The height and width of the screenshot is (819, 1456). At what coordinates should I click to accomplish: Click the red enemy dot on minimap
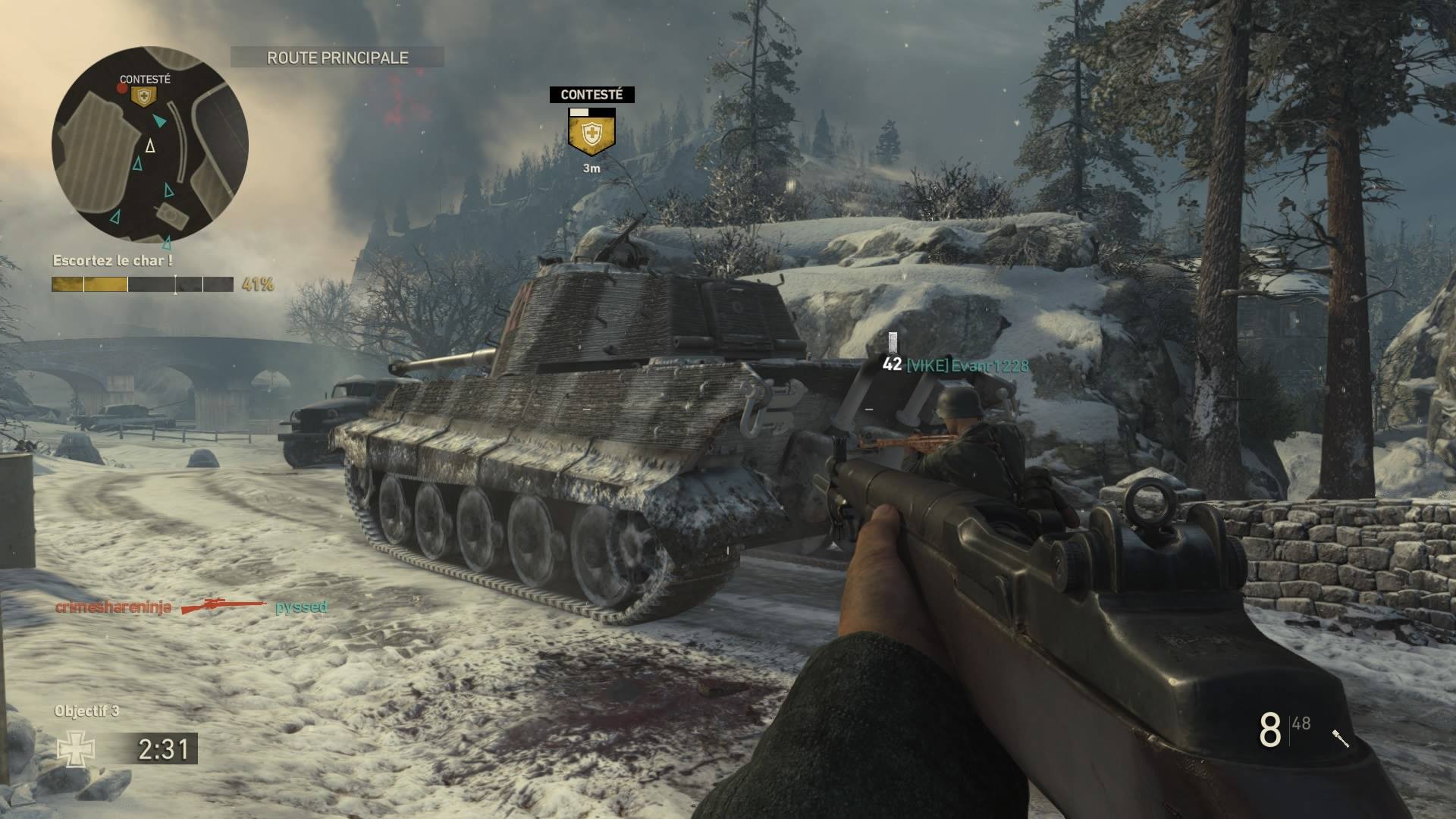point(122,89)
